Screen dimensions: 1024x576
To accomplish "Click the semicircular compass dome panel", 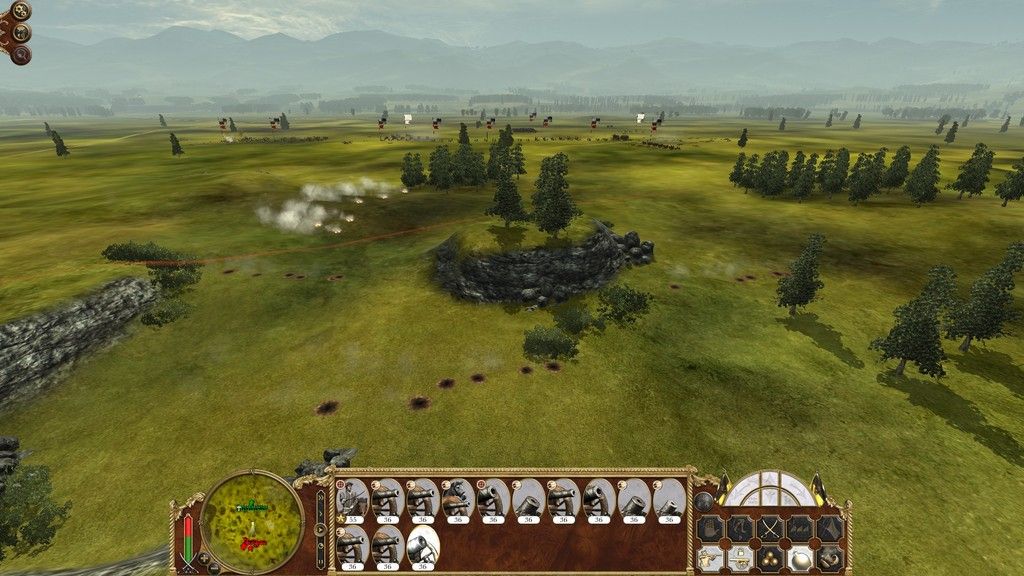I will click(769, 489).
